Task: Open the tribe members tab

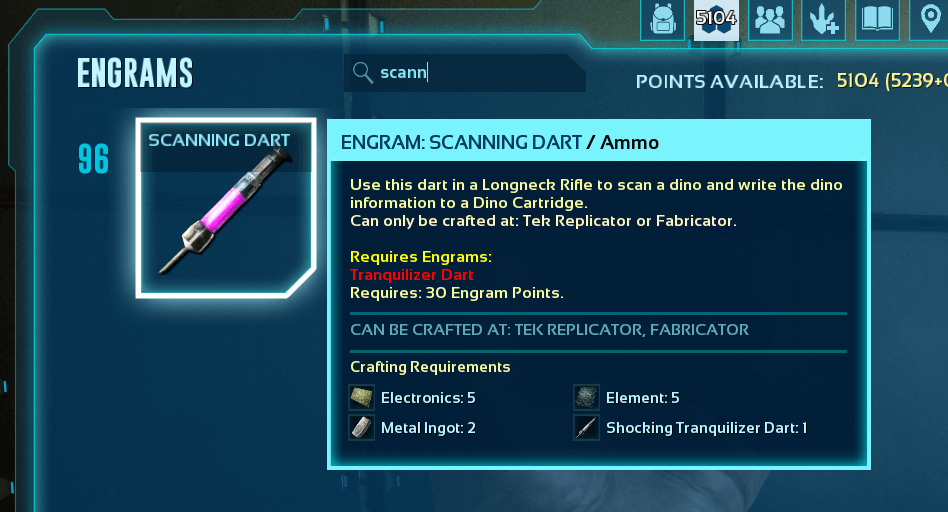Action: 770,19
